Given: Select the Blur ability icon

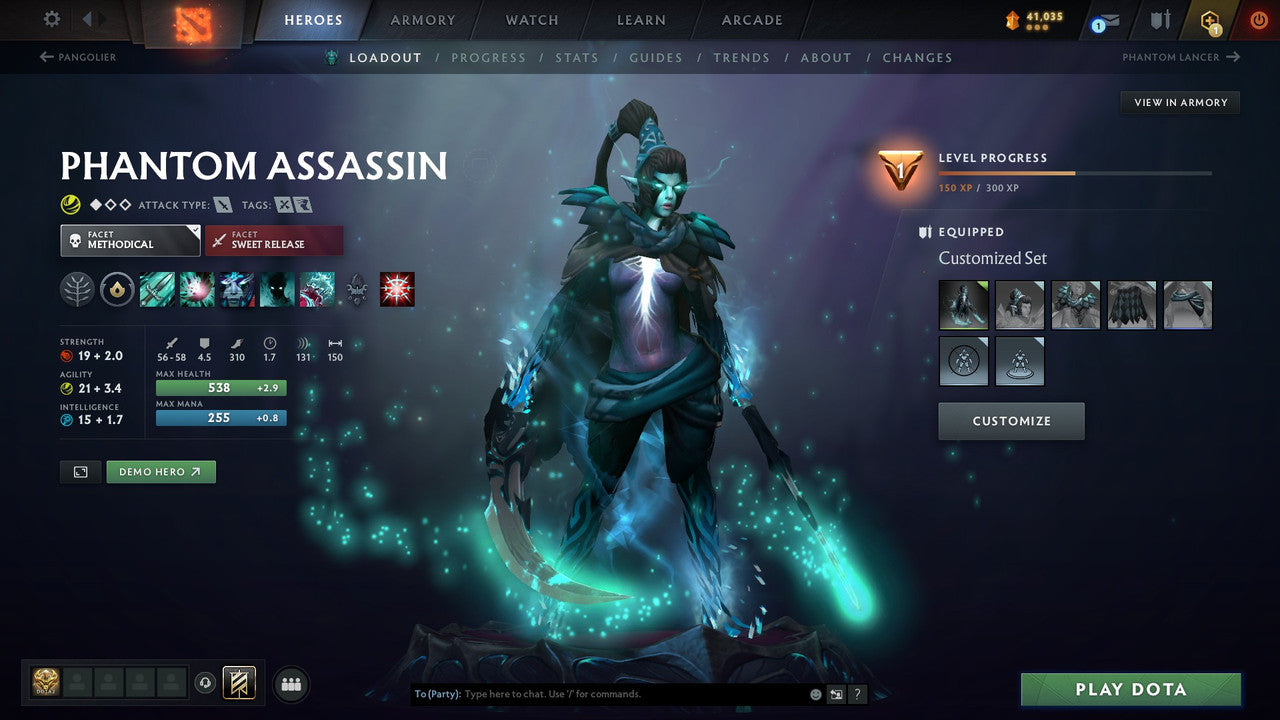Looking at the screenshot, I should (x=276, y=290).
